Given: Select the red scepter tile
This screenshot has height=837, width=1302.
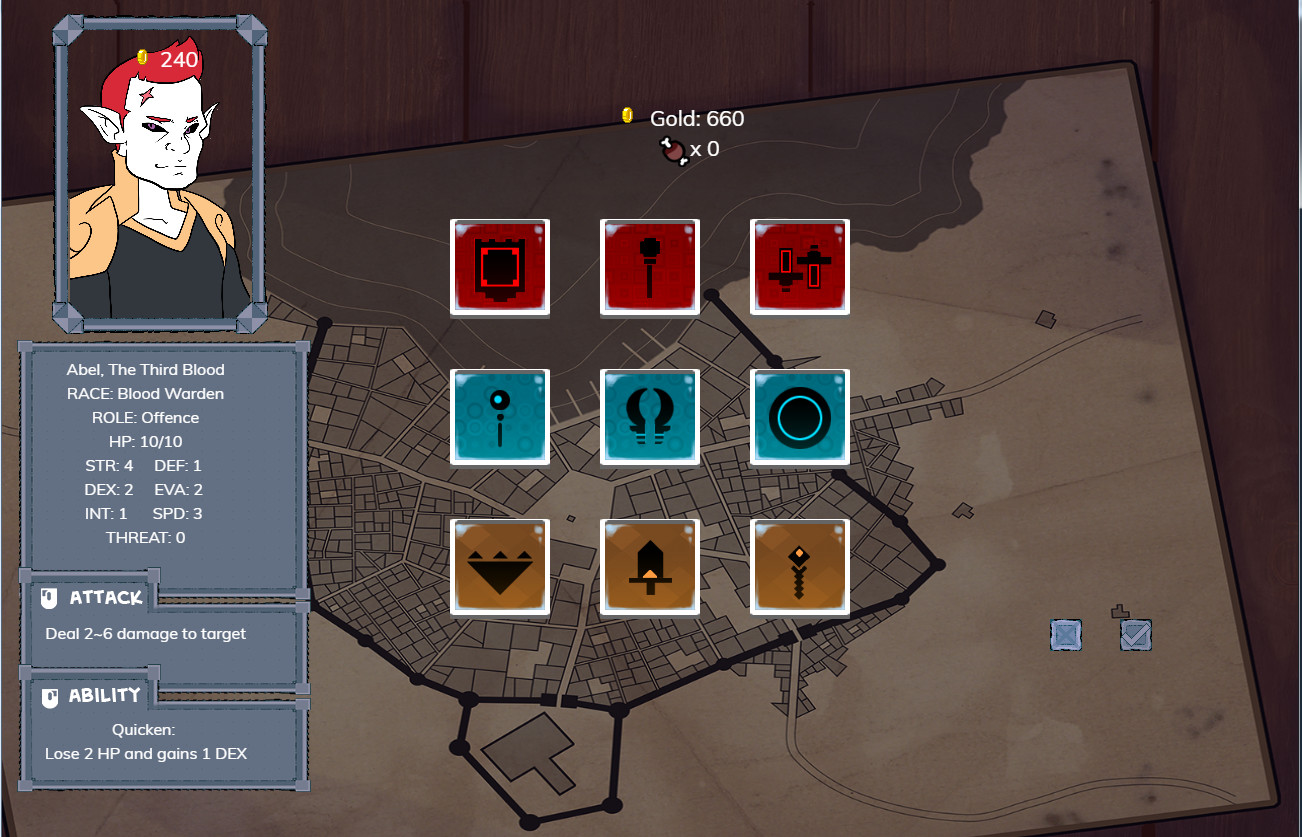Looking at the screenshot, I should [x=649, y=266].
